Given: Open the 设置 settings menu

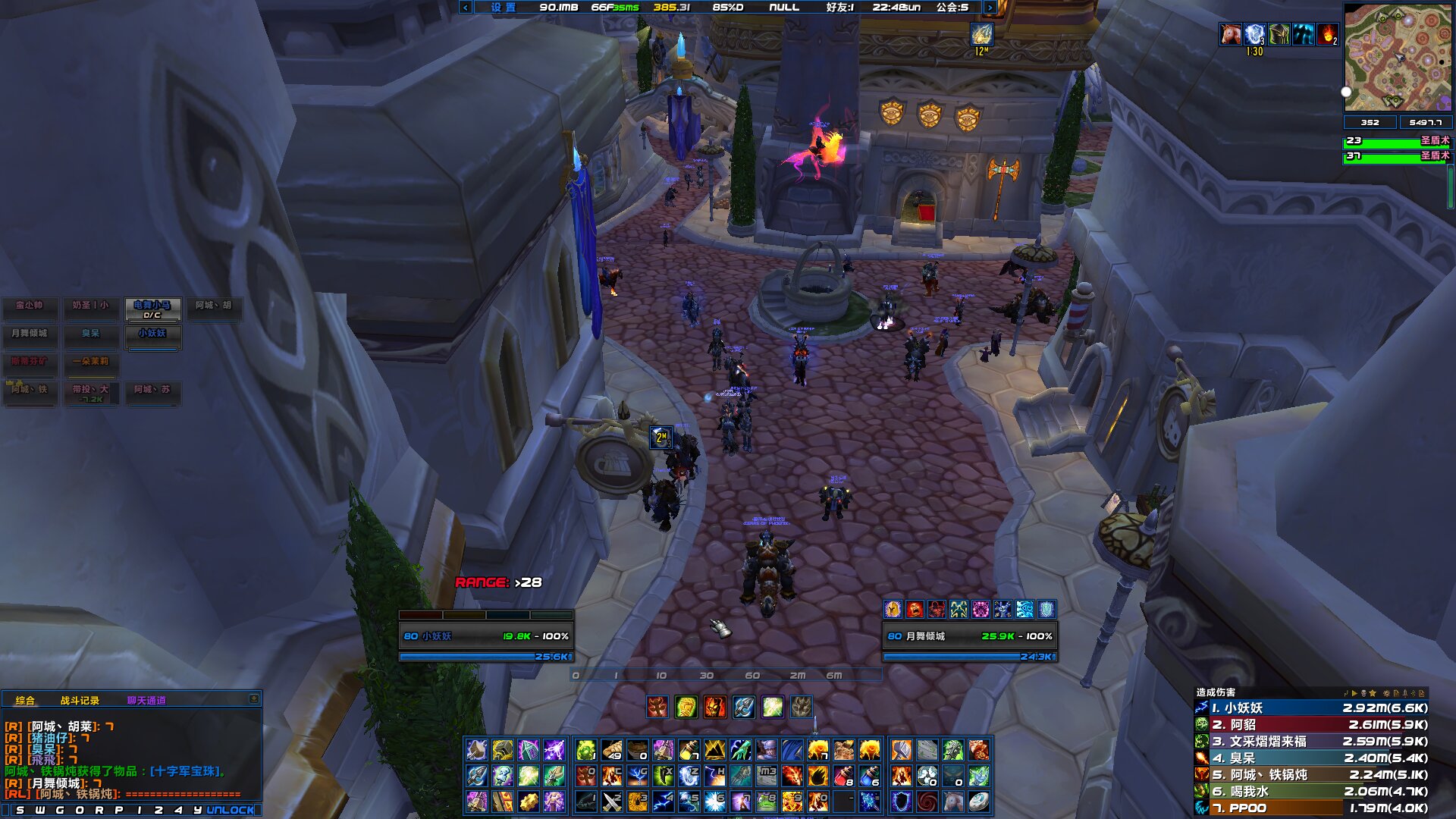Looking at the screenshot, I should click(x=503, y=8).
